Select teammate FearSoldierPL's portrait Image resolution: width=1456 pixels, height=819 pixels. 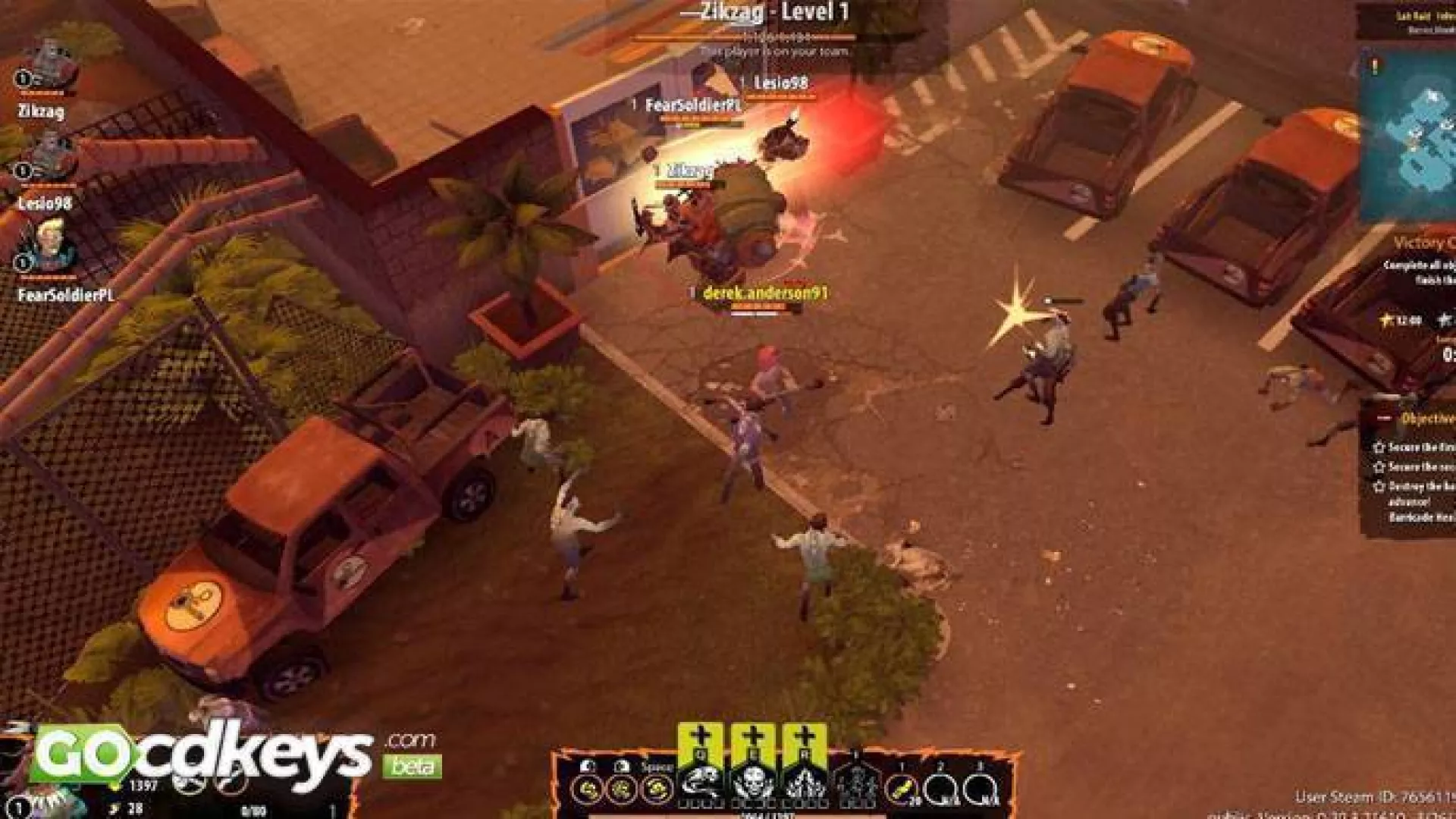(49, 246)
